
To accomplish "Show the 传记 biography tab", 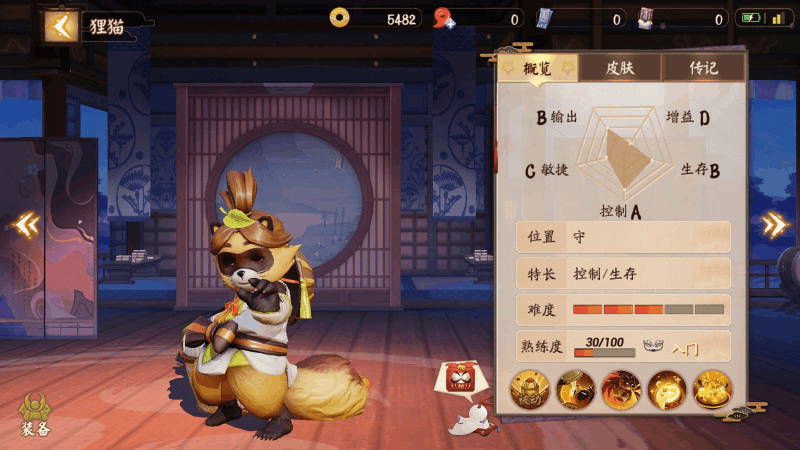I will click(703, 68).
